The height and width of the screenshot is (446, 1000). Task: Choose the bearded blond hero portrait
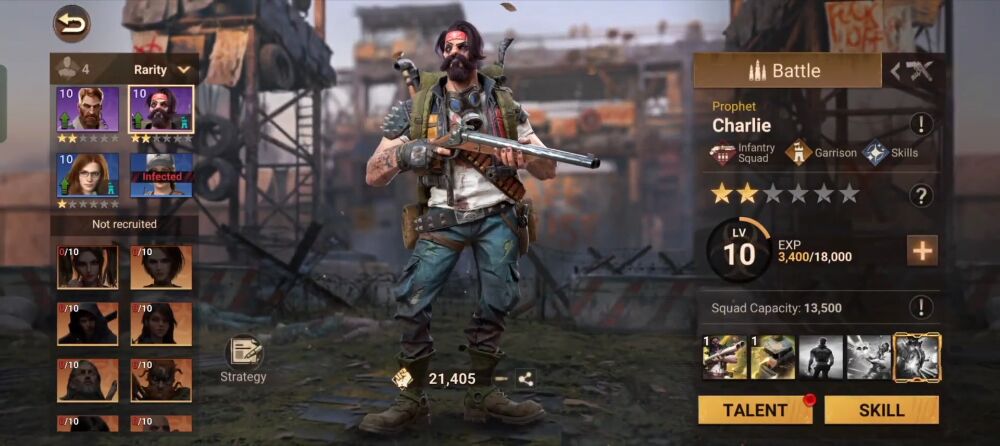pos(88,109)
